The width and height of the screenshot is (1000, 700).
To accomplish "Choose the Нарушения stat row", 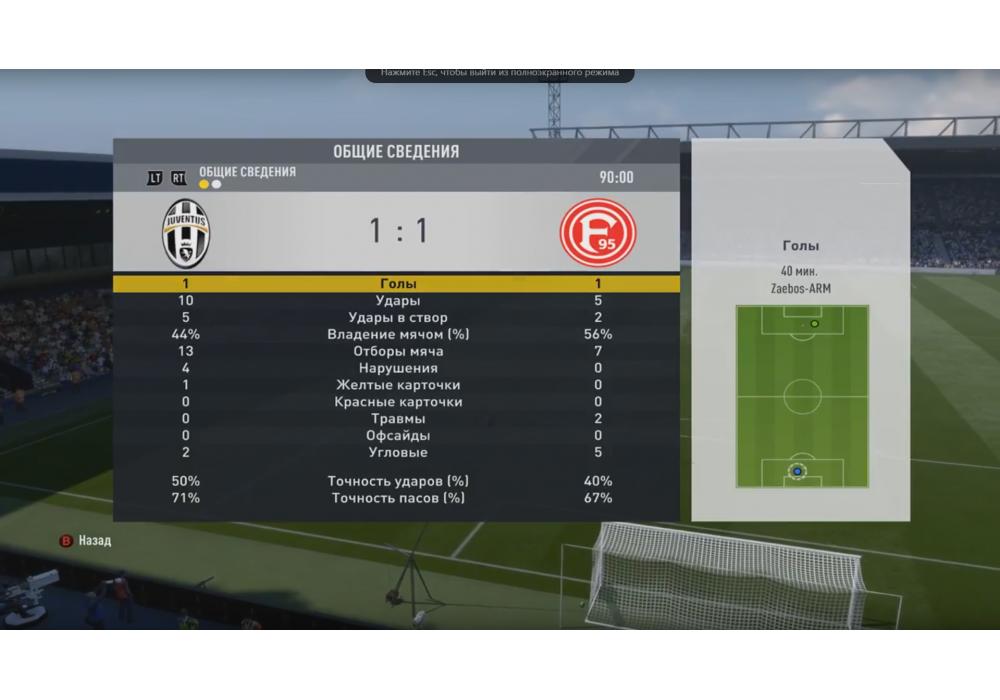I will 397,369.
